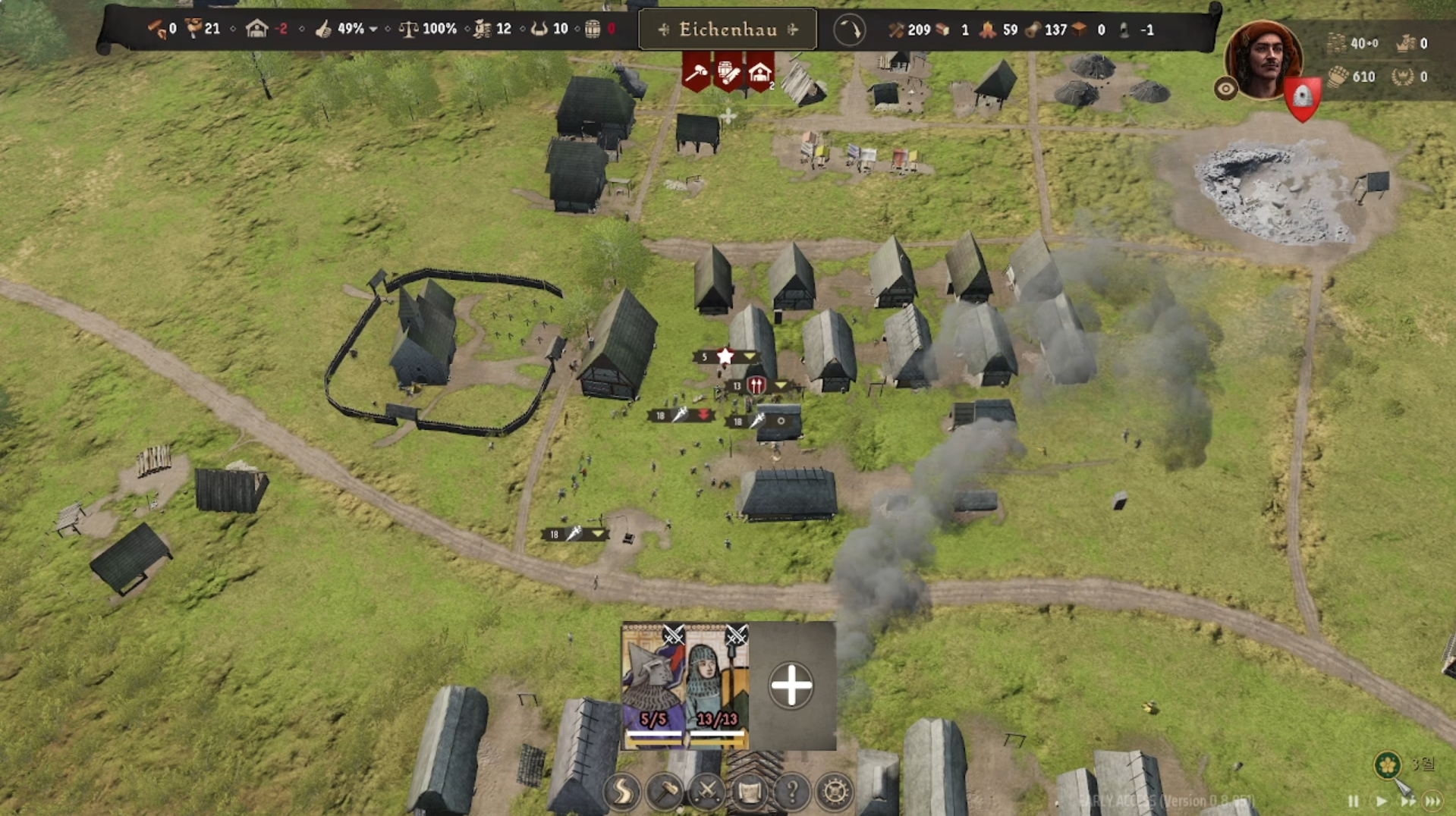The height and width of the screenshot is (816, 1456).
Task: Click the lord portrait
Action: [1263, 59]
